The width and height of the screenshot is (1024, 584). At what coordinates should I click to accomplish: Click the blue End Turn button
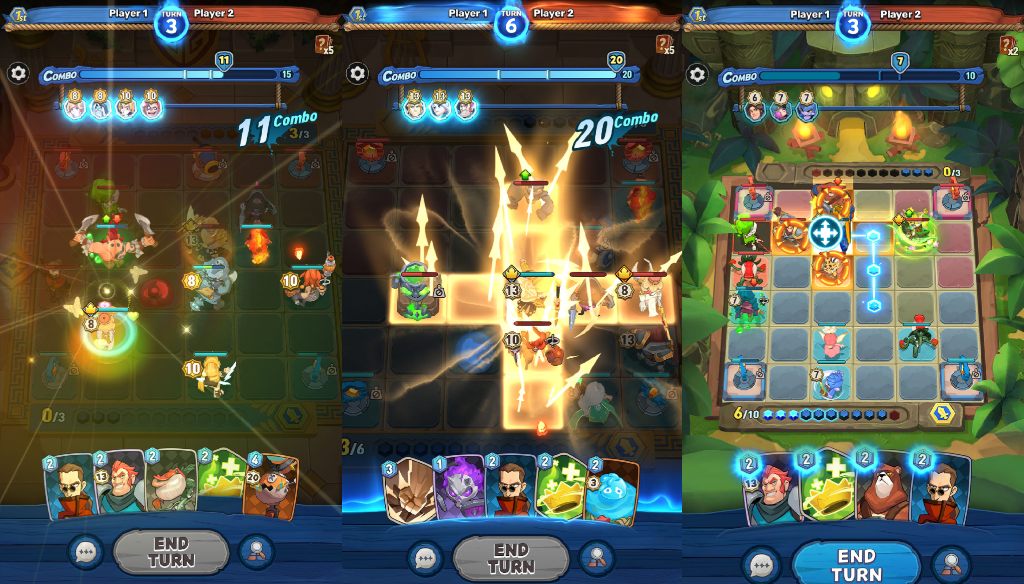click(x=856, y=563)
